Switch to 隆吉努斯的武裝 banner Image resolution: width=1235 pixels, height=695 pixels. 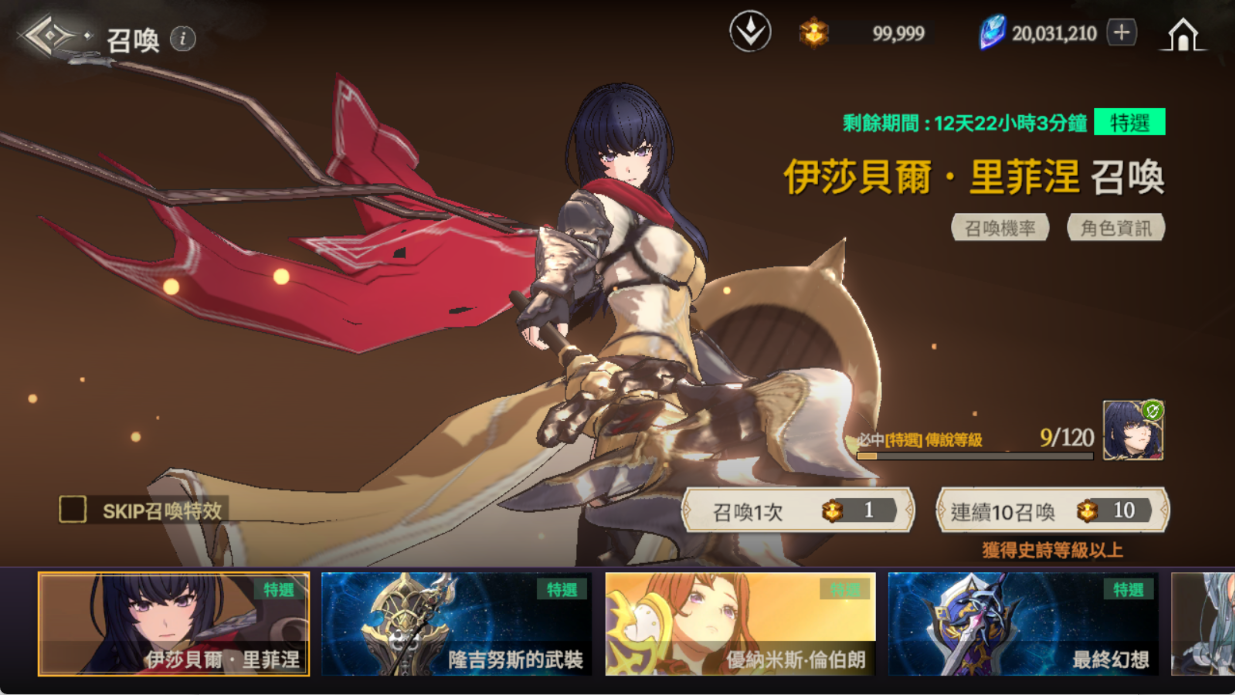456,624
